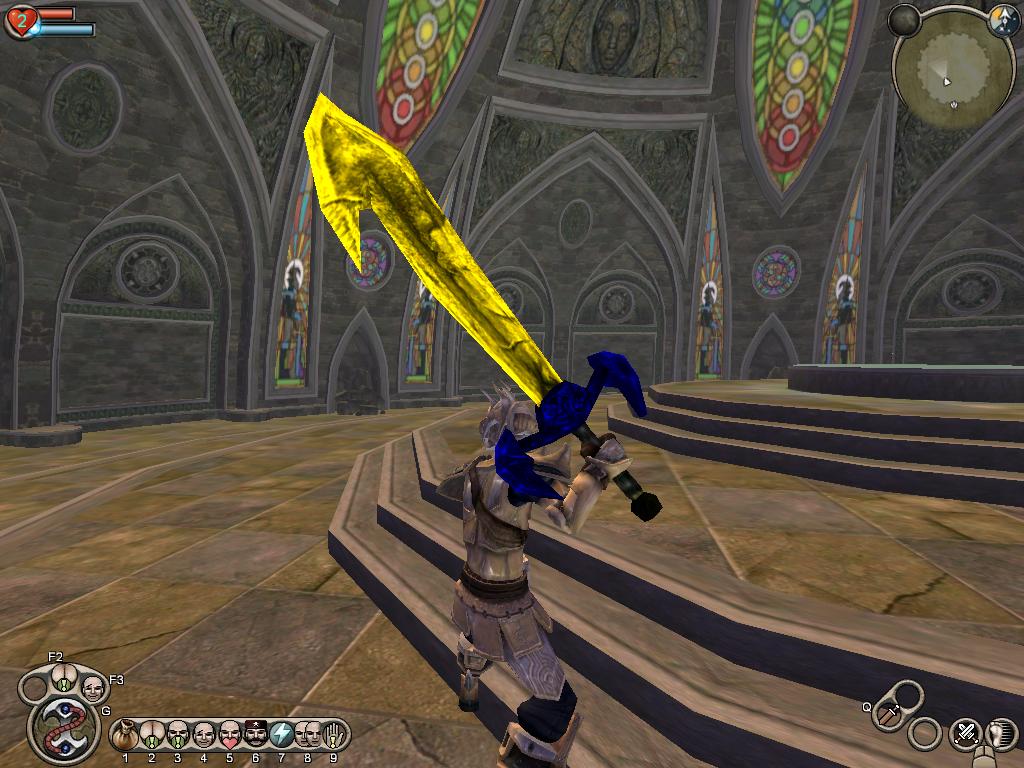This screenshot has height=768, width=1024.
Task: Select the pirate-hat bearded face in slot 6
Action: pyautogui.click(x=255, y=735)
